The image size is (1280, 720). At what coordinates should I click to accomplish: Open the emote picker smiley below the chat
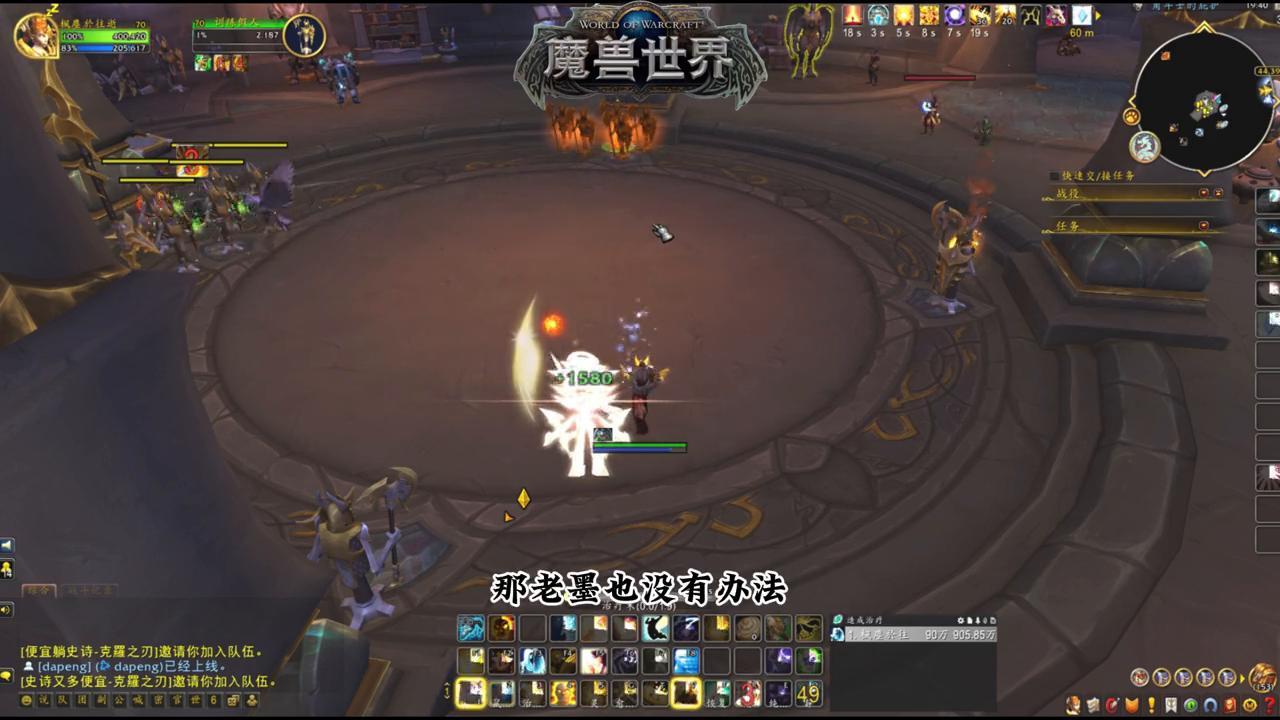(26, 701)
